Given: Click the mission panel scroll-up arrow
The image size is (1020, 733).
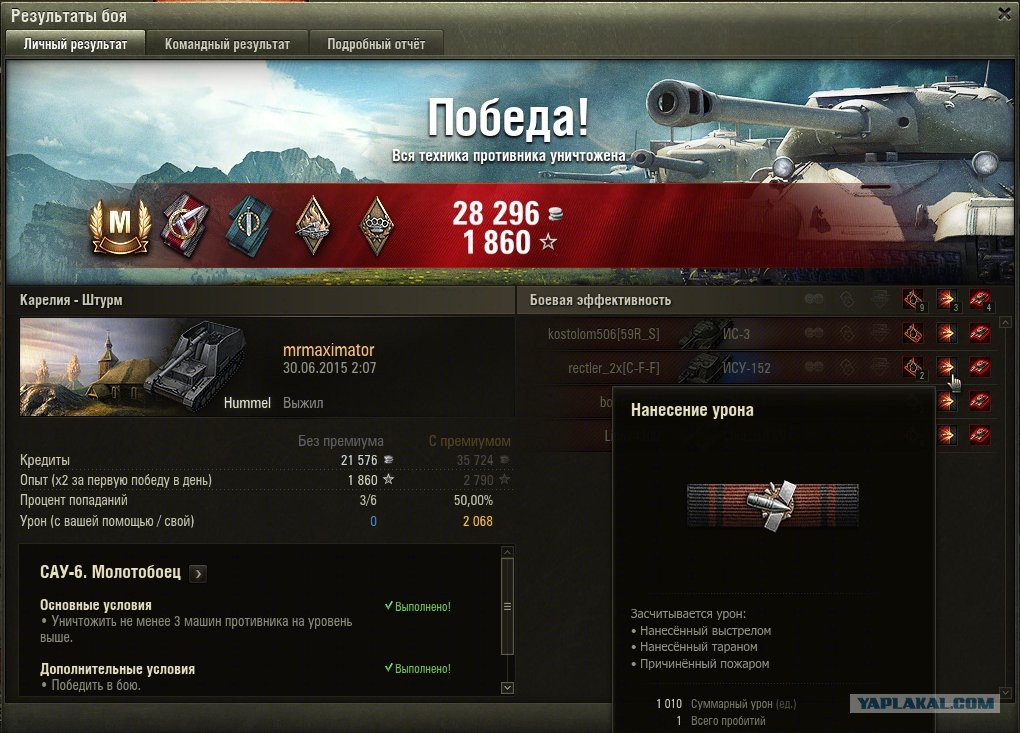Looking at the screenshot, I should click(507, 552).
